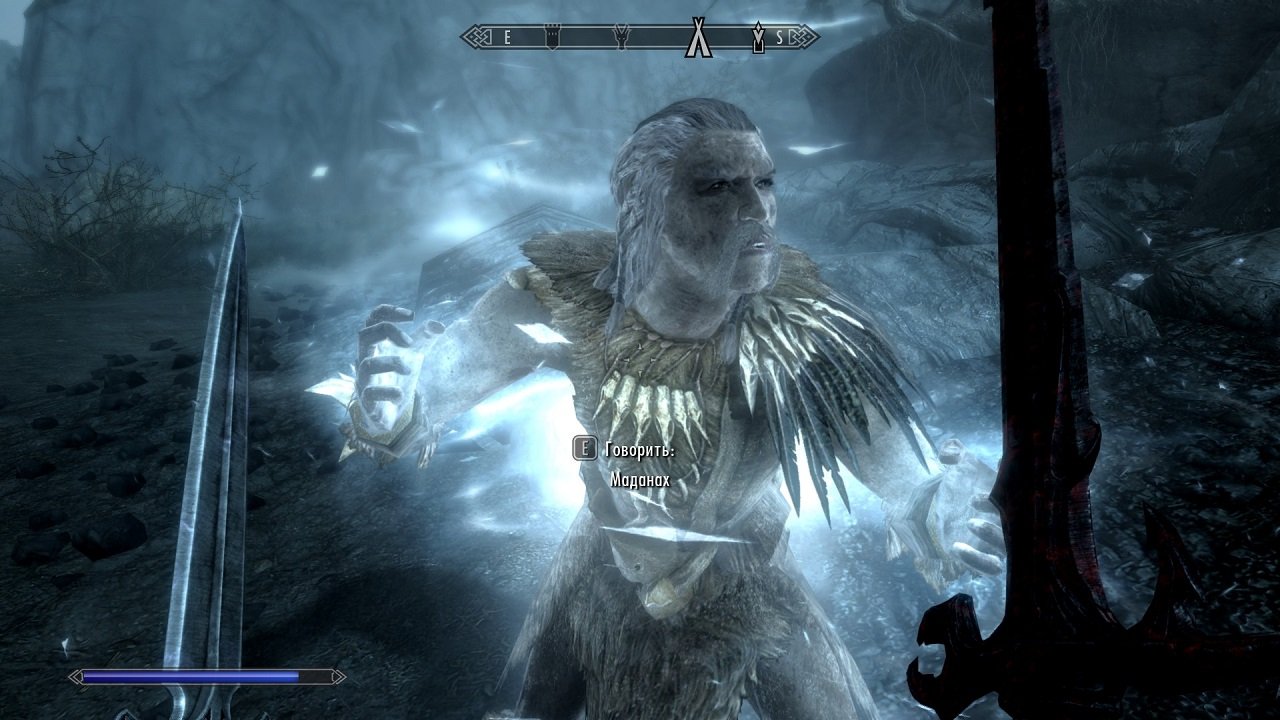Viewport: 1280px width, 720px height.
Task: Click the left decorative end cap of the compass
Action: pyautogui.click(x=473, y=36)
